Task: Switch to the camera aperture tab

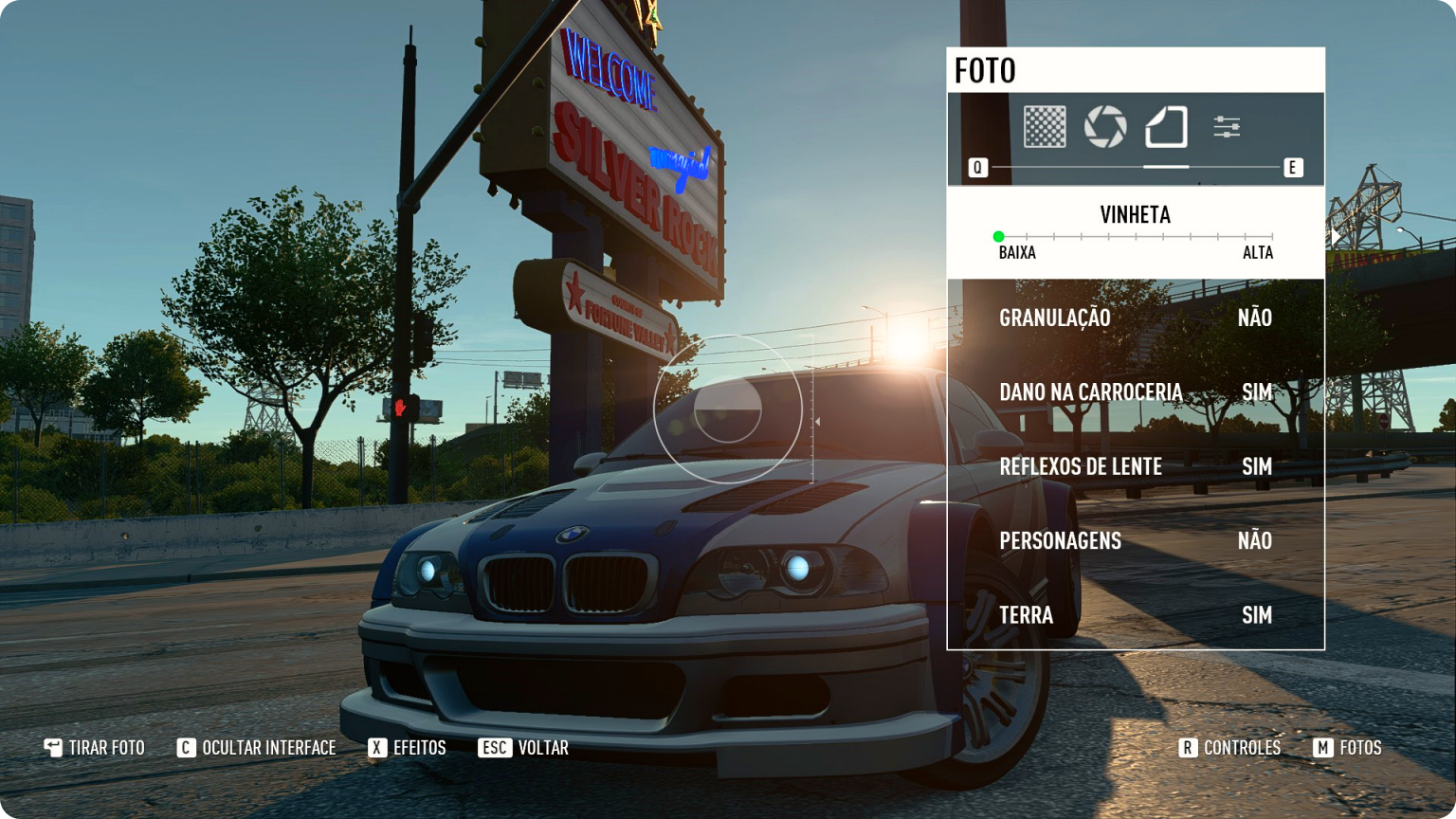Action: click(x=1105, y=126)
